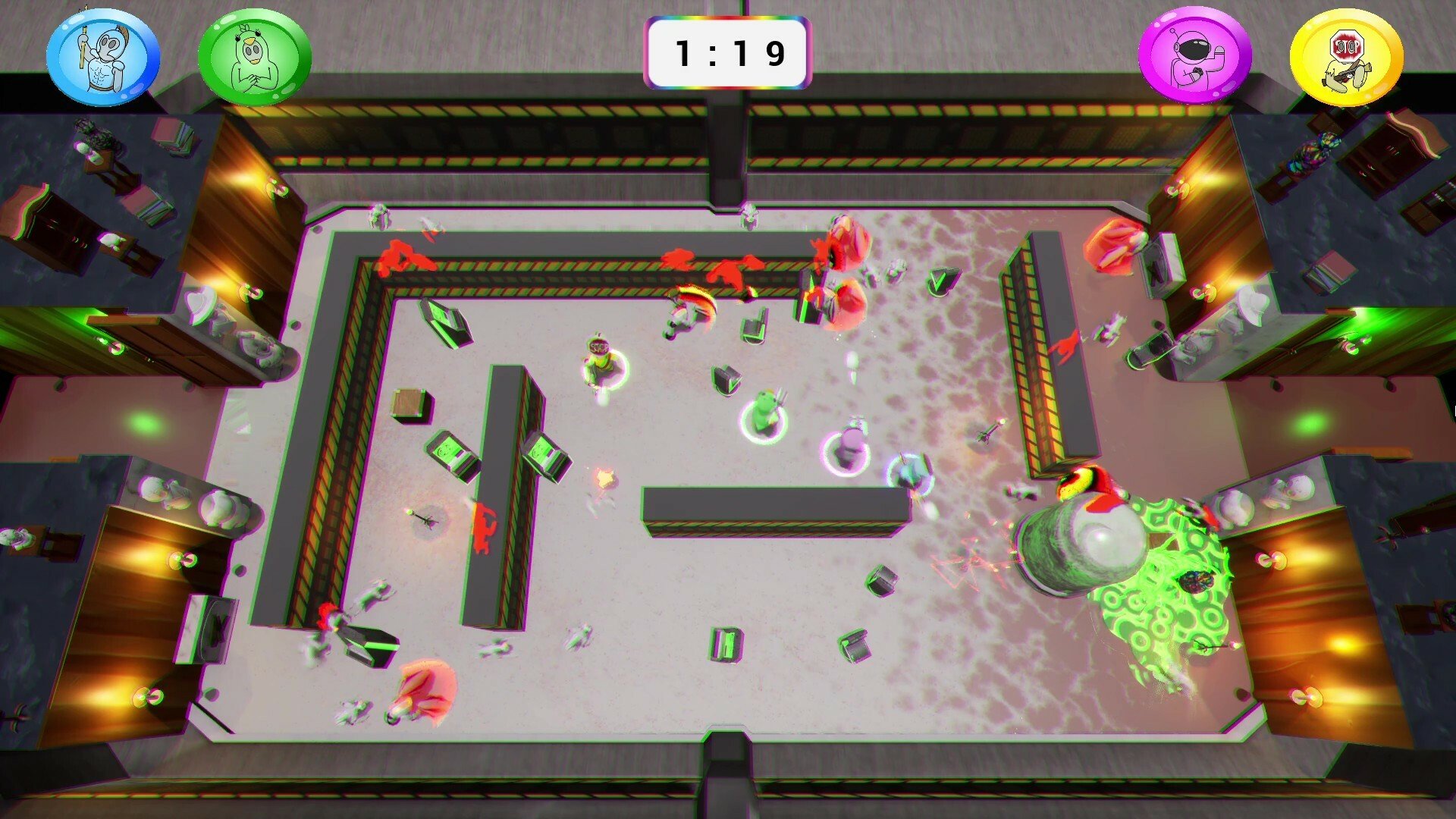Choose the magenta astronaut player badge
Screen dimensions: 1456x819
point(1195,57)
